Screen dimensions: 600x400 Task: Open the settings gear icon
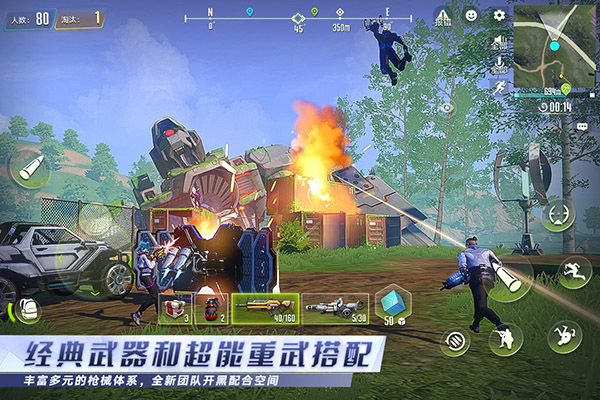pos(499,16)
